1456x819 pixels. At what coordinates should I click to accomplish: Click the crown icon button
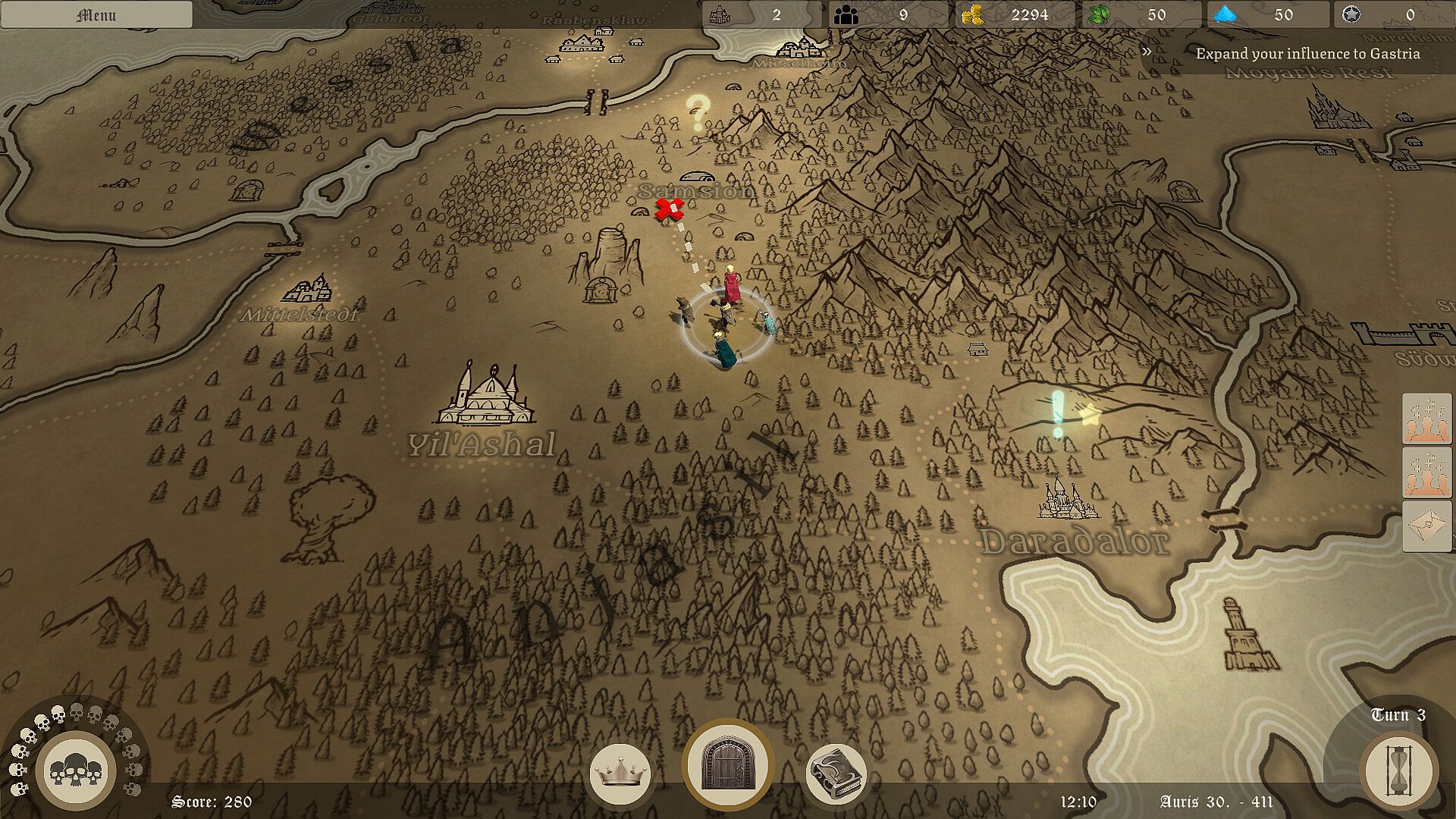(620, 775)
